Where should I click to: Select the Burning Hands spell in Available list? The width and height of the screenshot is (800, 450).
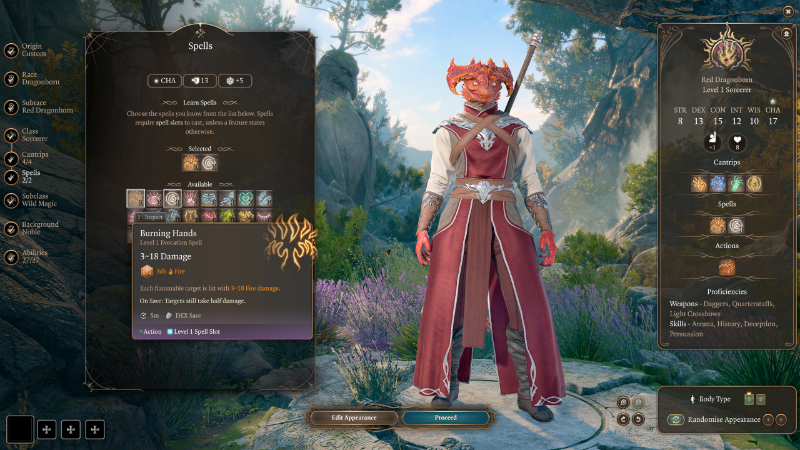136,199
